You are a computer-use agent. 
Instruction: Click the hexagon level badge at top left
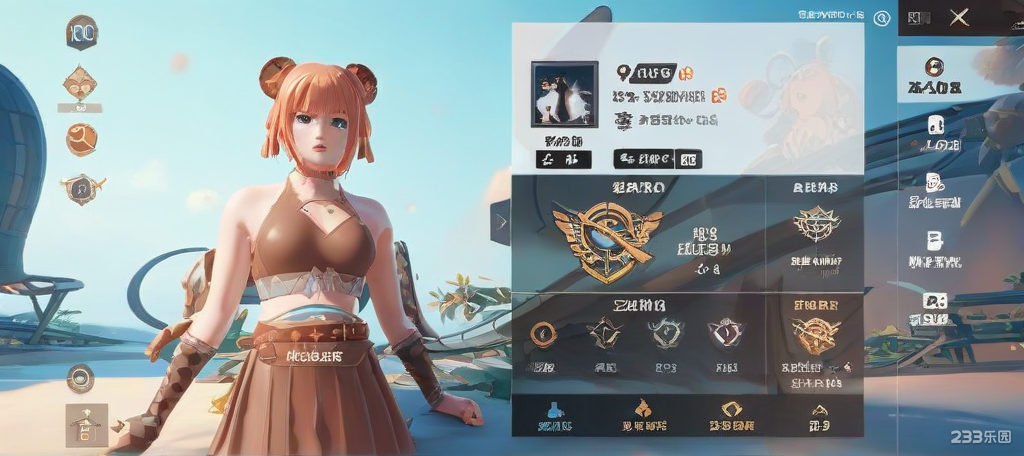tap(81, 33)
